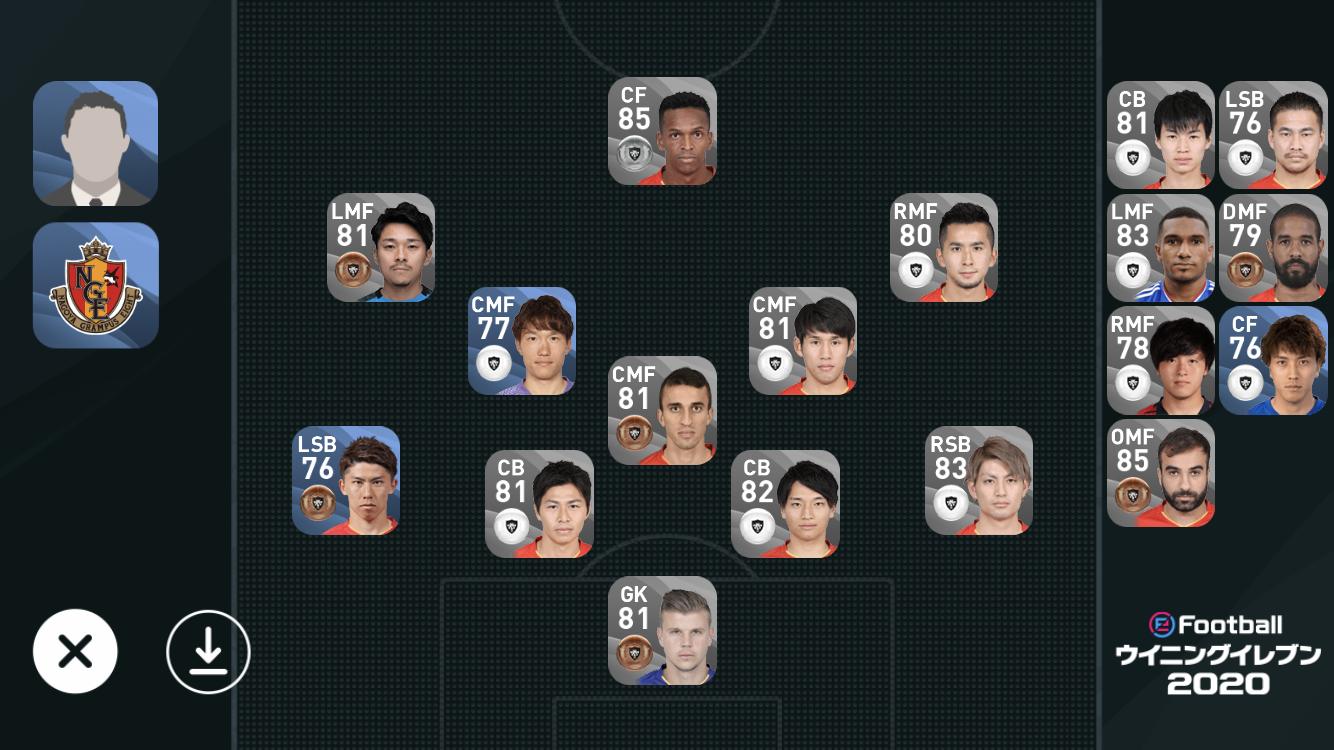The image size is (1334, 750).
Task: Choose the LMF 81 player card
Action: click(x=381, y=247)
